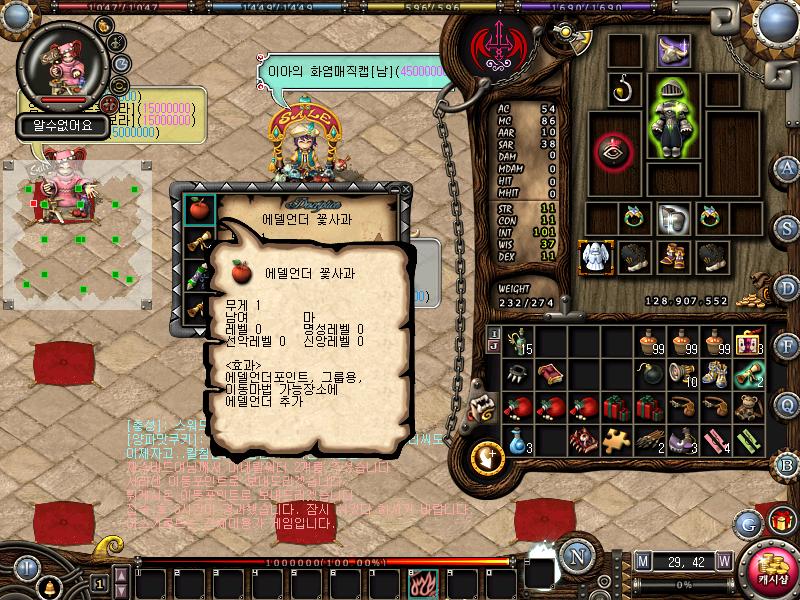Click the round N button

[575, 555]
